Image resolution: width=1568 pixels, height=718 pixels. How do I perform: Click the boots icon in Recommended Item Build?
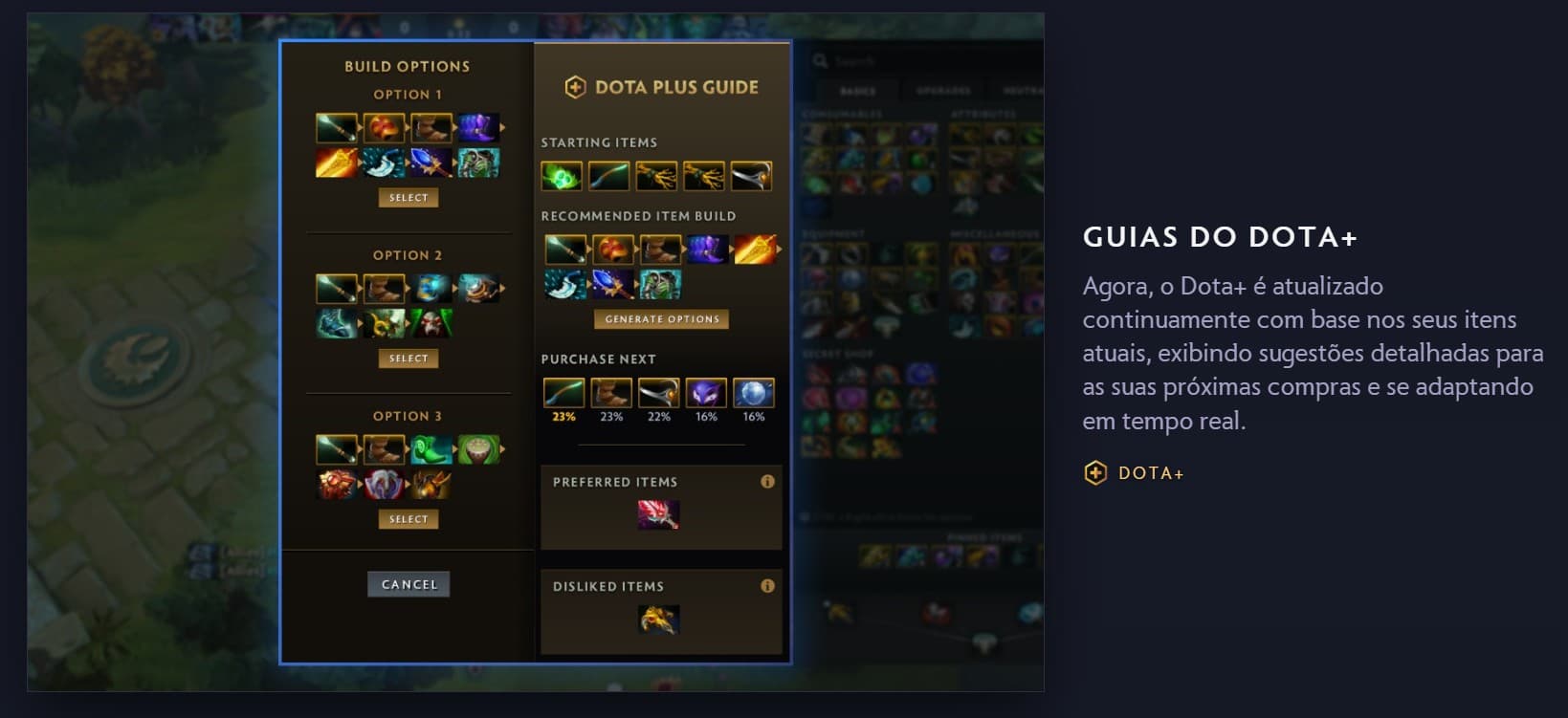coord(660,249)
